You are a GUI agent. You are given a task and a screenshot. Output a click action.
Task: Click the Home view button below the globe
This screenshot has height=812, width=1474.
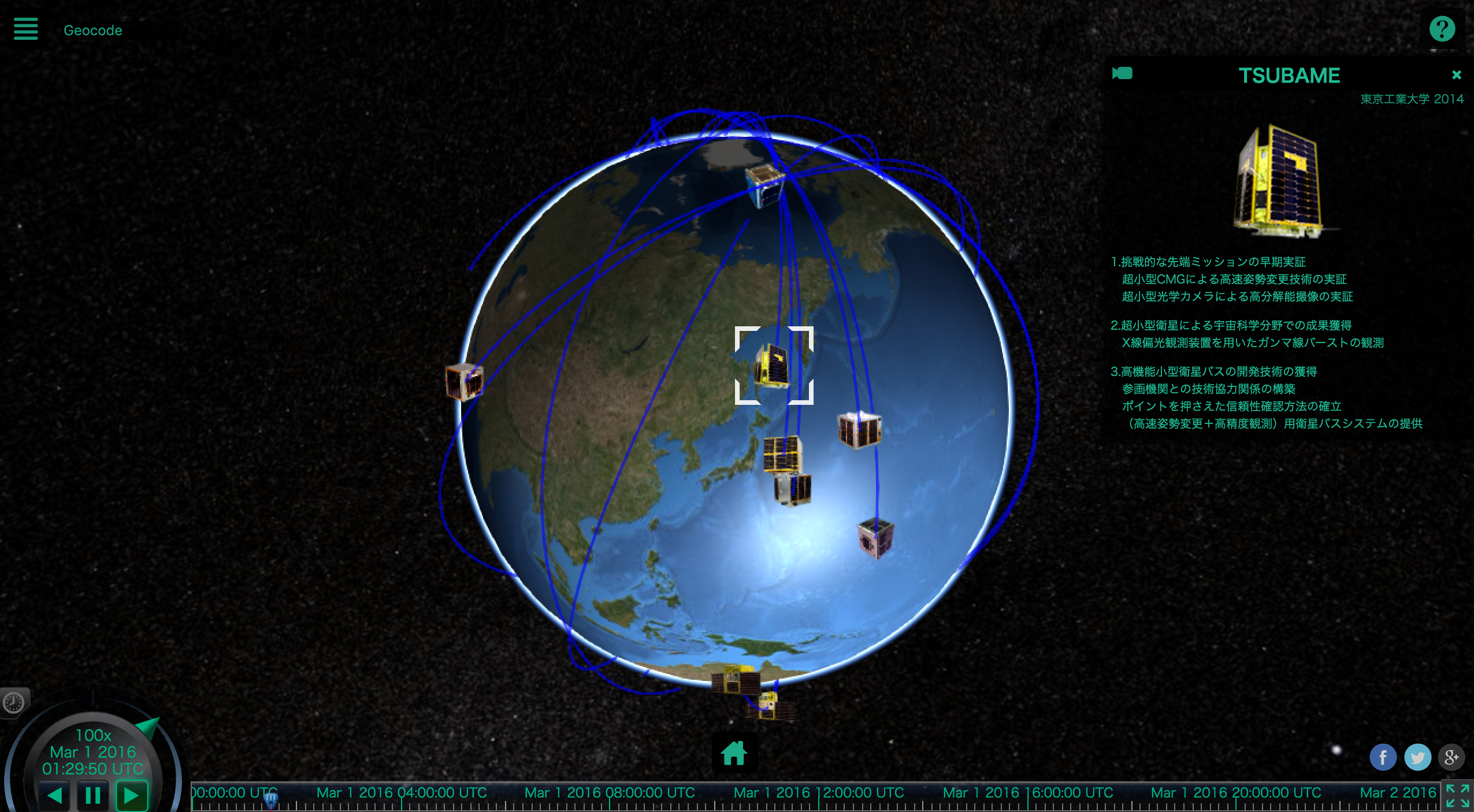click(734, 753)
